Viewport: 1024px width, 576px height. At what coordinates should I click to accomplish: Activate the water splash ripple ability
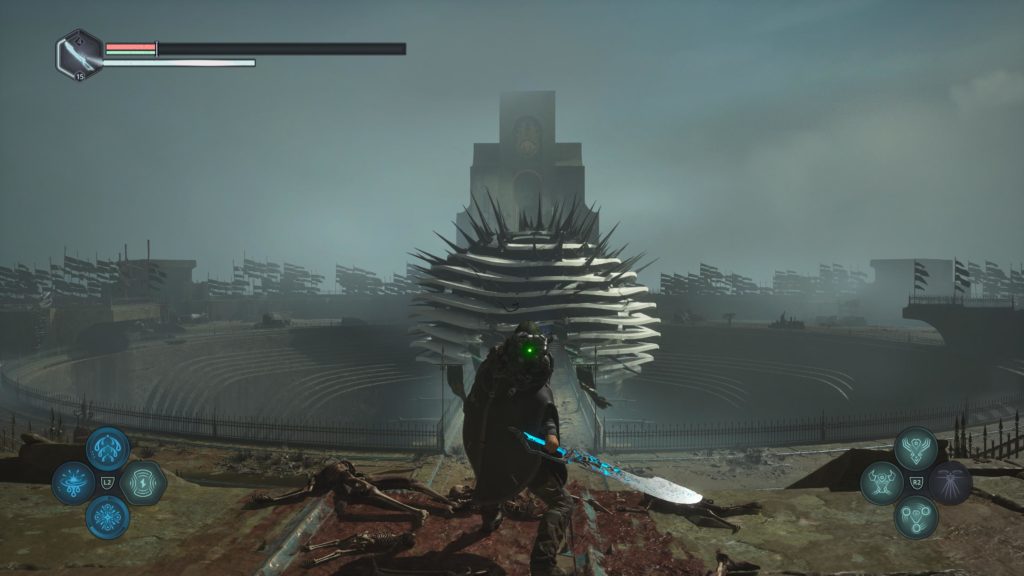point(73,483)
